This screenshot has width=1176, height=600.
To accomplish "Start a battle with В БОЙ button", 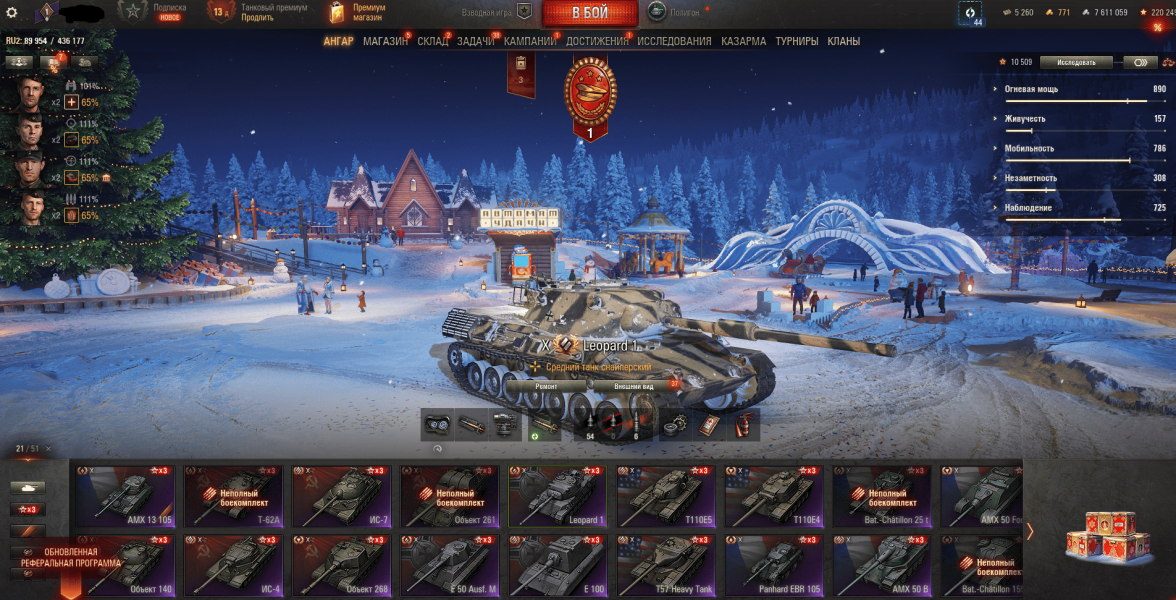I will [x=590, y=13].
